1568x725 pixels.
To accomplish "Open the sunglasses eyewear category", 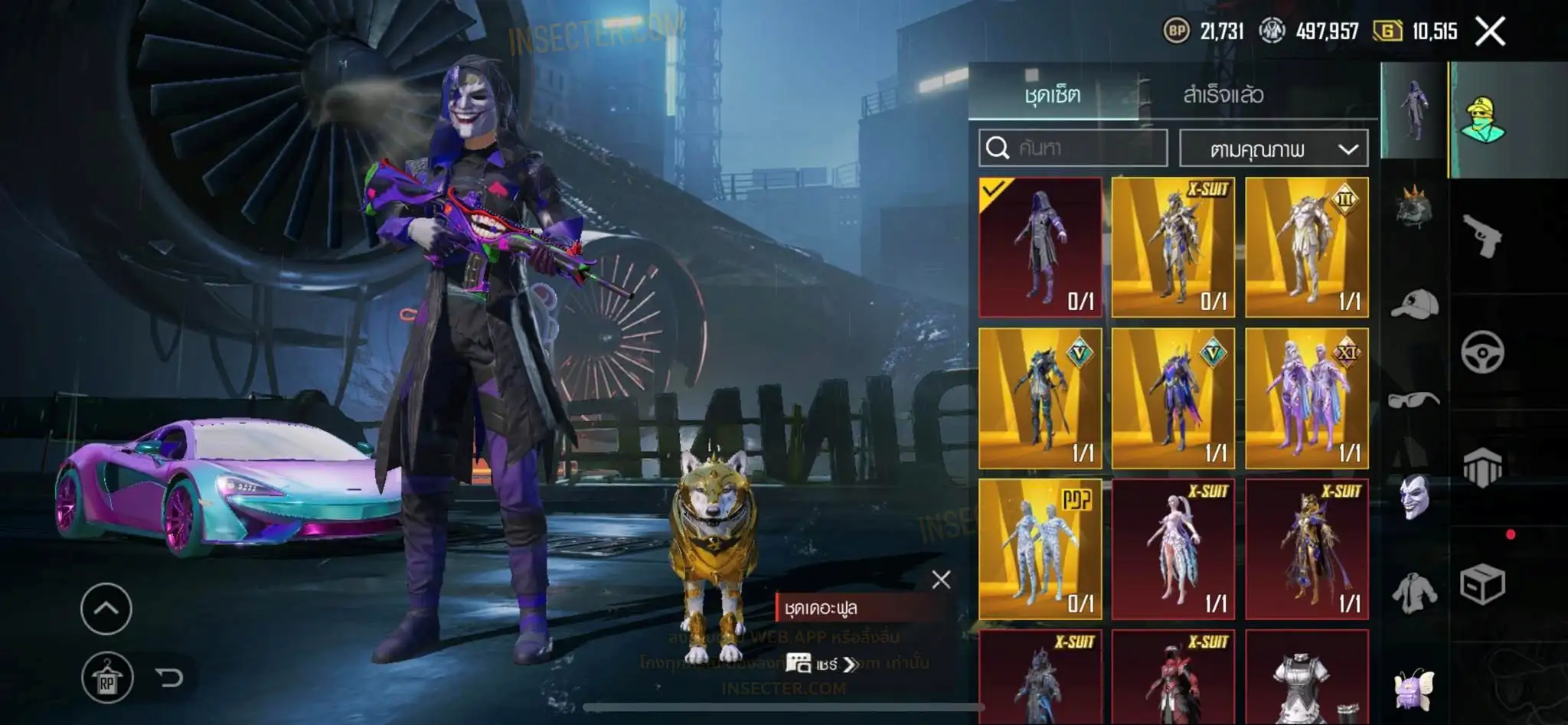I will [1414, 400].
